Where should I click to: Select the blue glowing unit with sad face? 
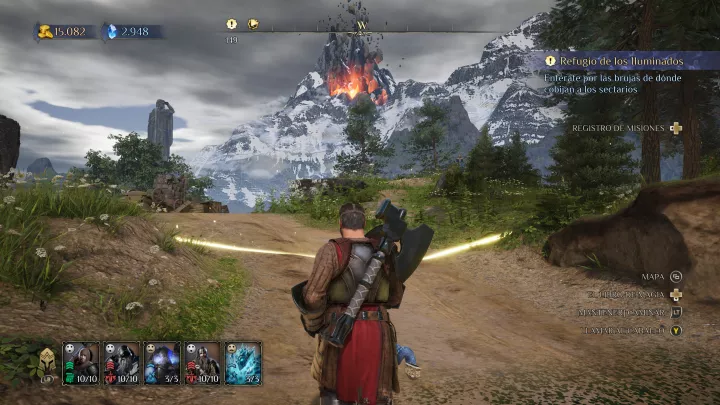click(x=162, y=362)
